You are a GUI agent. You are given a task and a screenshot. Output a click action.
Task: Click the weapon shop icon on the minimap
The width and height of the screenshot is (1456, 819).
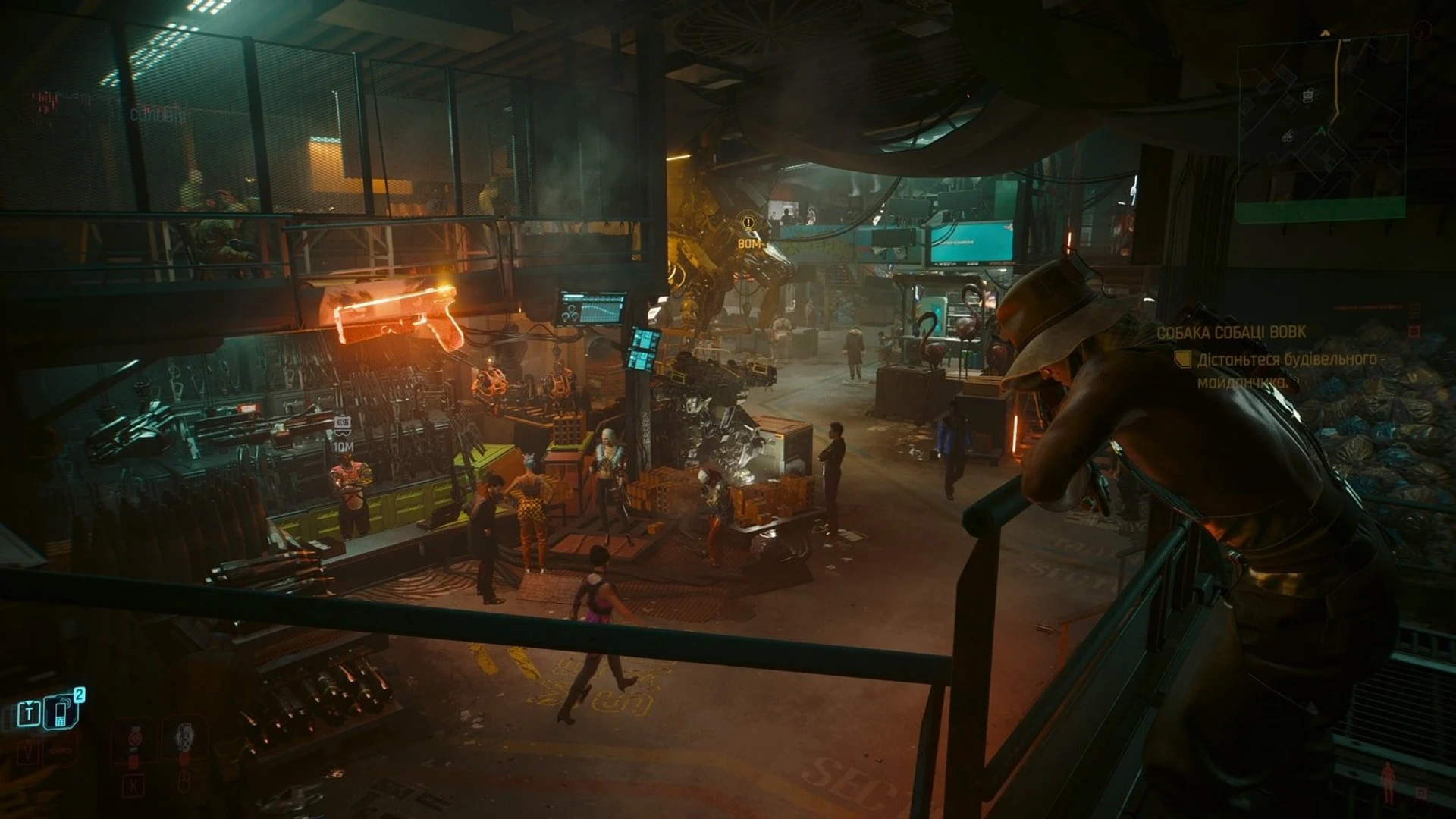coord(1287,136)
